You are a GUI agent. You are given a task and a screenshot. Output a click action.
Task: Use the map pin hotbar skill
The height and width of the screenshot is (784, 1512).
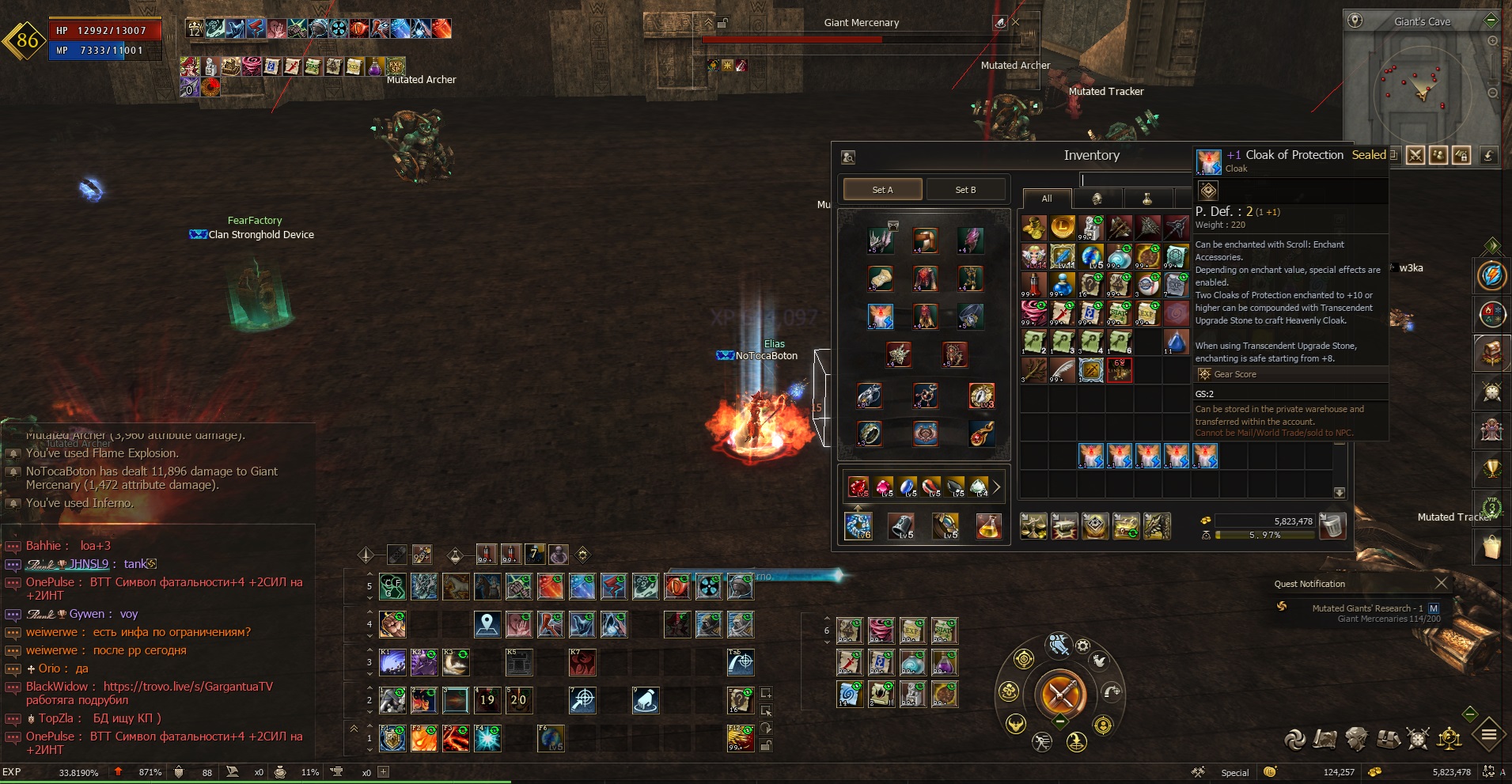(x=487, y=625)
